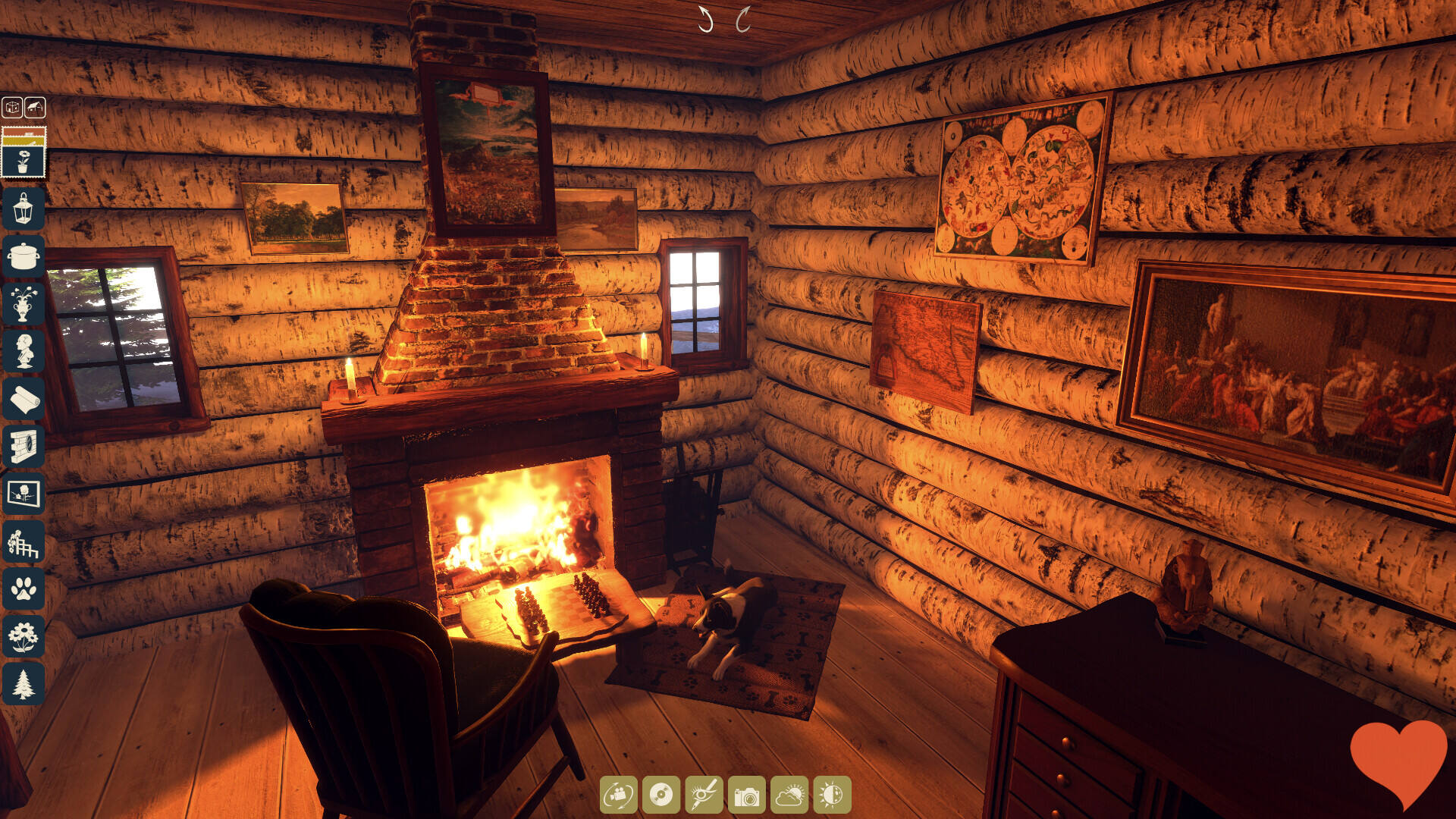This screenshot has height=819, width=1456.
Task: Activate the rotating movie camera mode
Action: point(619,795)
